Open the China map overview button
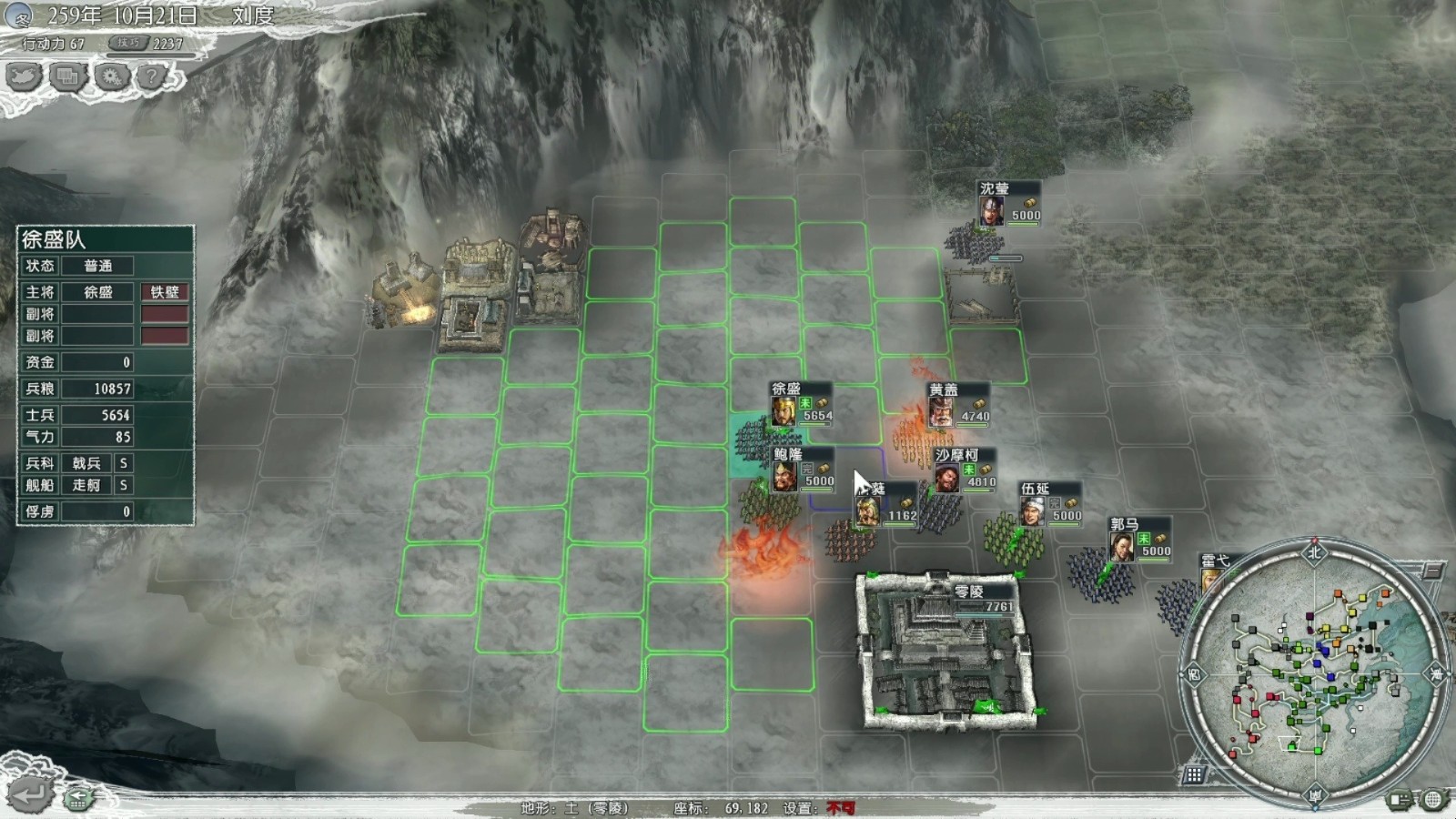 pos(25,76)
